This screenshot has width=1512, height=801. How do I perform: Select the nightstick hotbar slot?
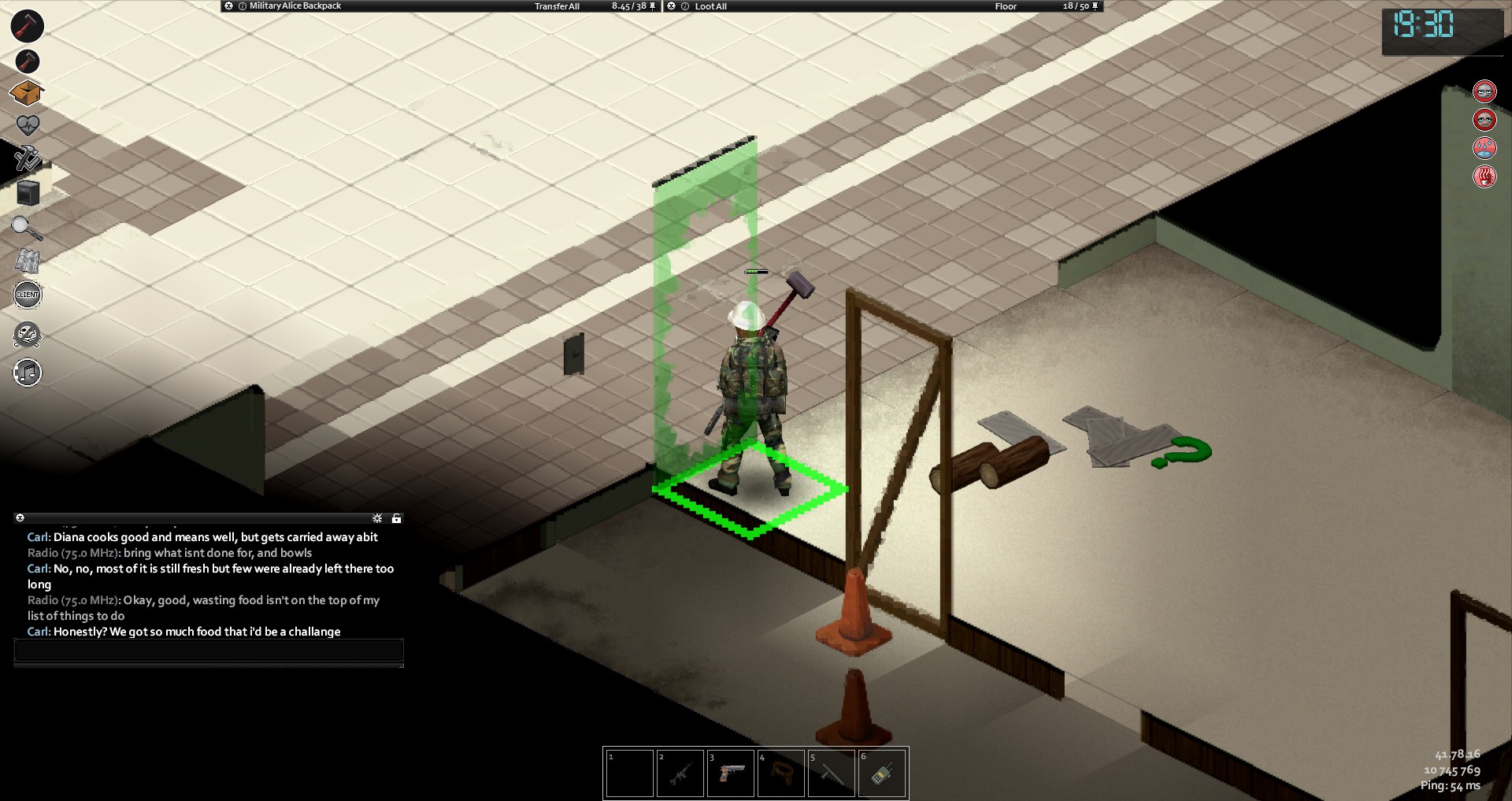(832, 773)
